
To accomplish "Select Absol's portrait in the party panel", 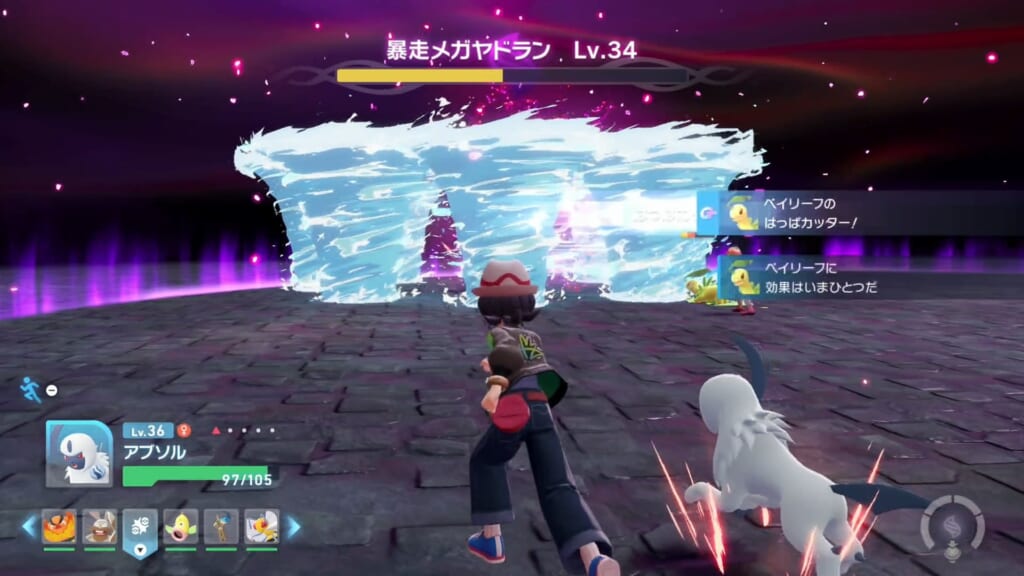I will tap(78, 452).
